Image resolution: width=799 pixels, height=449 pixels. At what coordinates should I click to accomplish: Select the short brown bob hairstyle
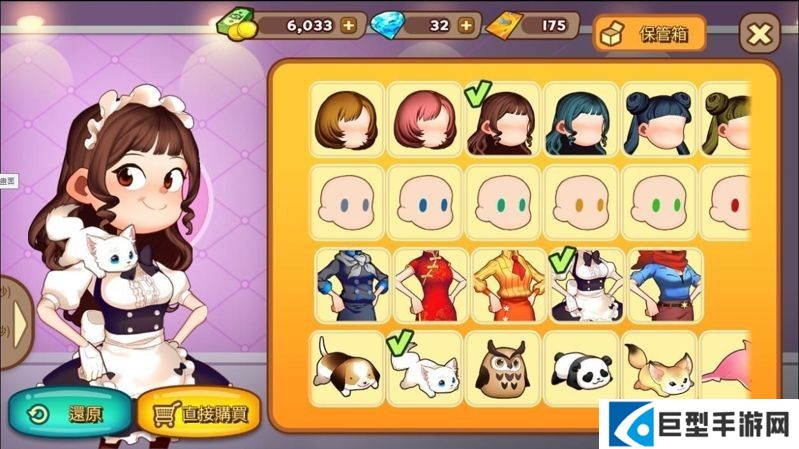(x=345, y=122)
